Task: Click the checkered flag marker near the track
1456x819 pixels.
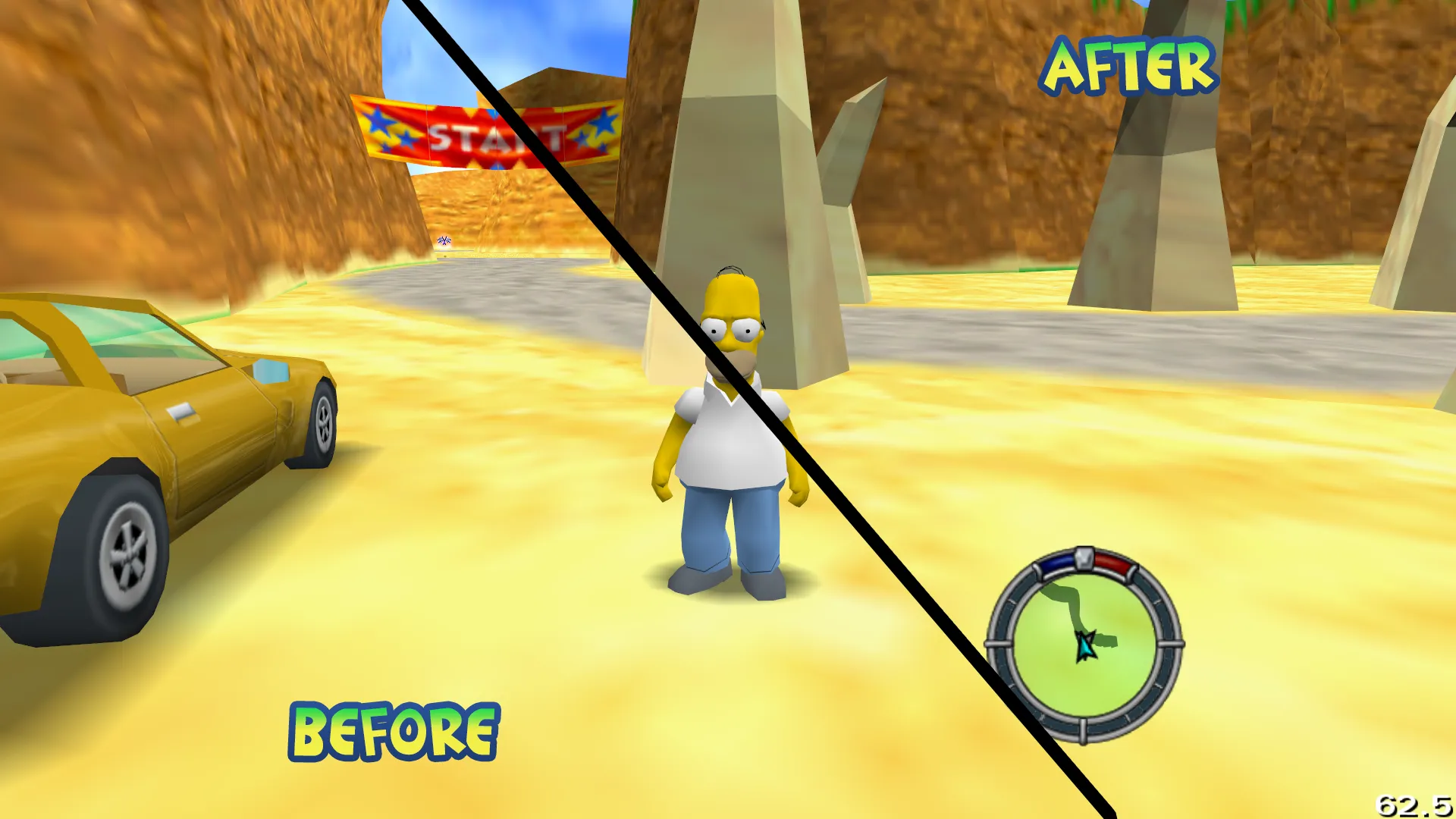Action: tap(442, 241)
